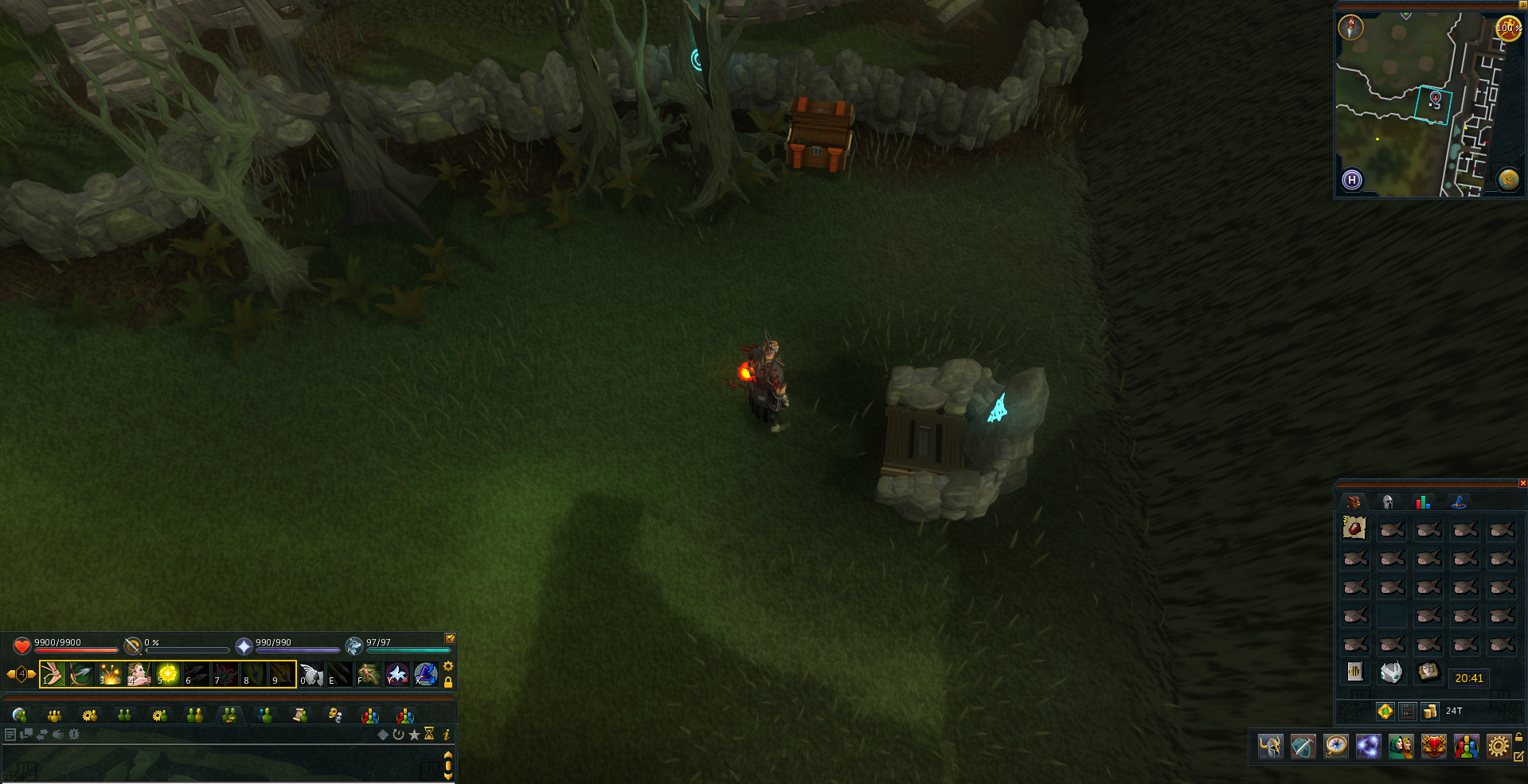Open the chat info 'i' button
This screenshot has width=1528, height=784.
(x=447, y=734)
